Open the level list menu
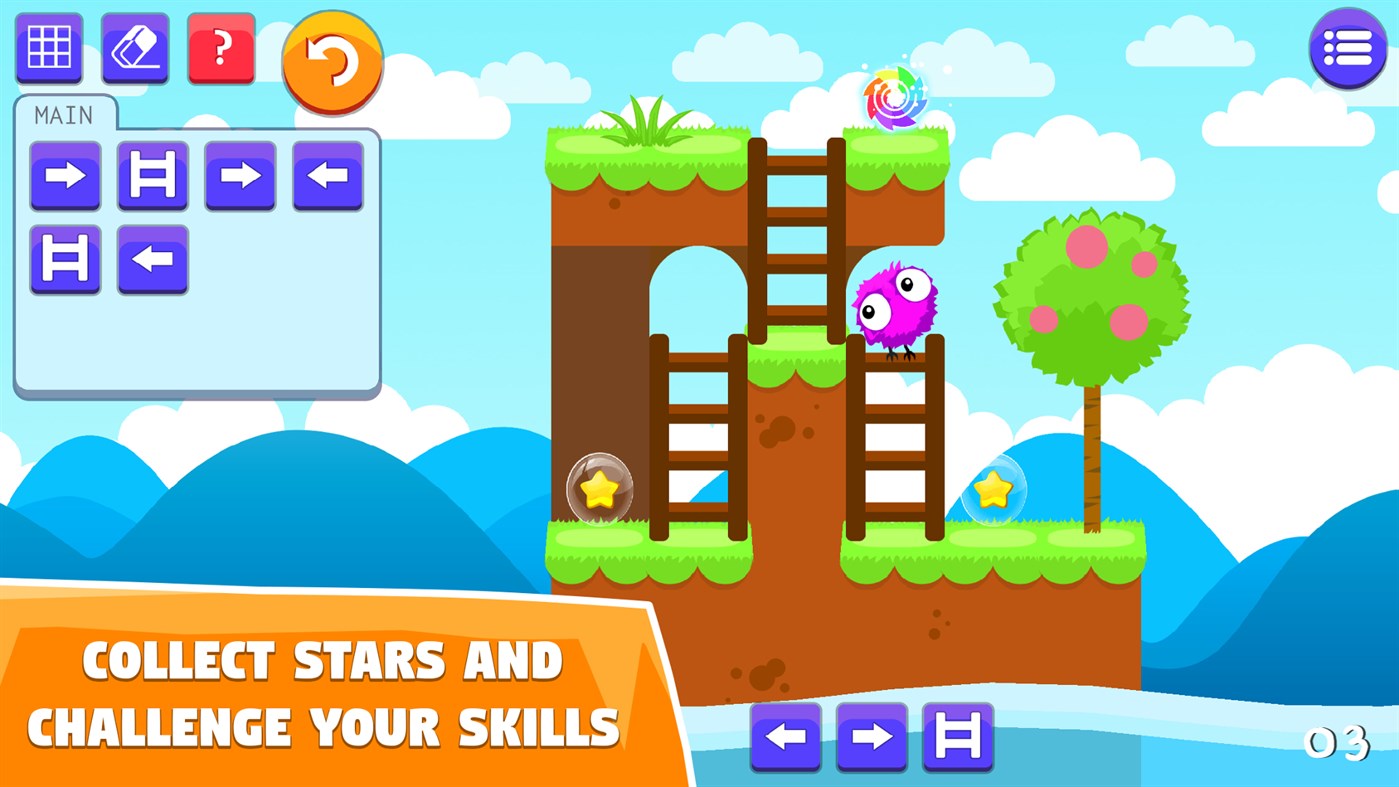 pos(1348,49)
